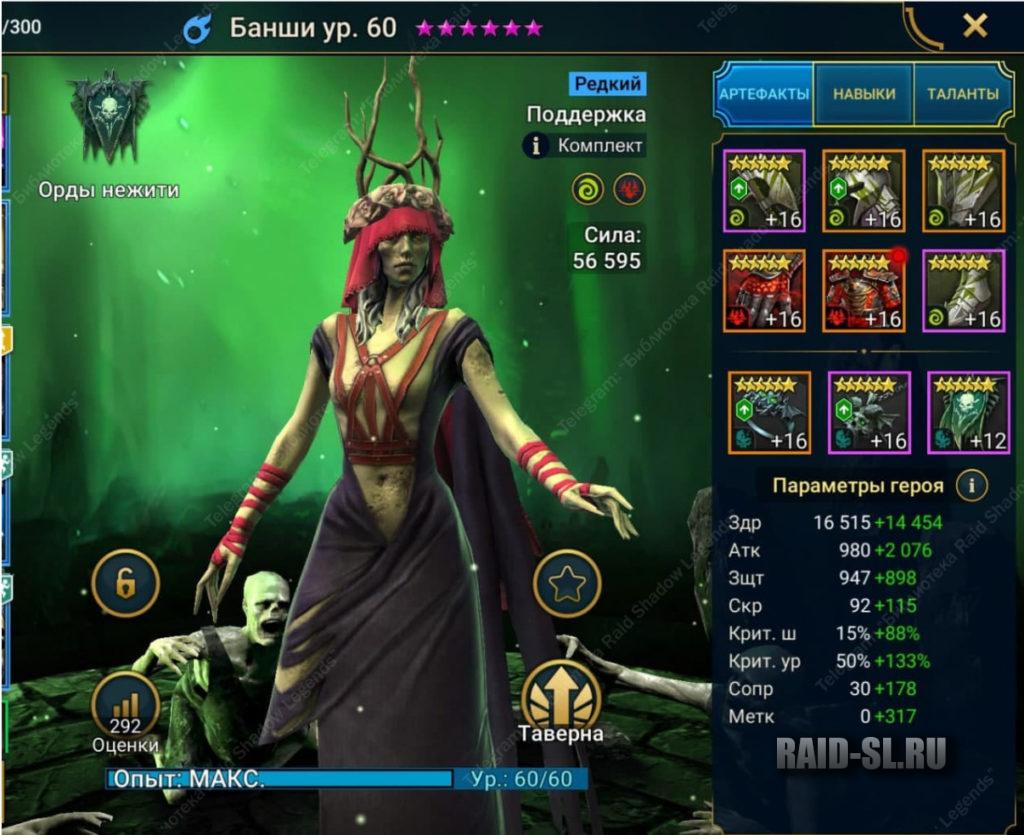Select the red gauntlets artifact slot
The height and width of the screenshot is (835, 1024).
[x=764, y=290]
